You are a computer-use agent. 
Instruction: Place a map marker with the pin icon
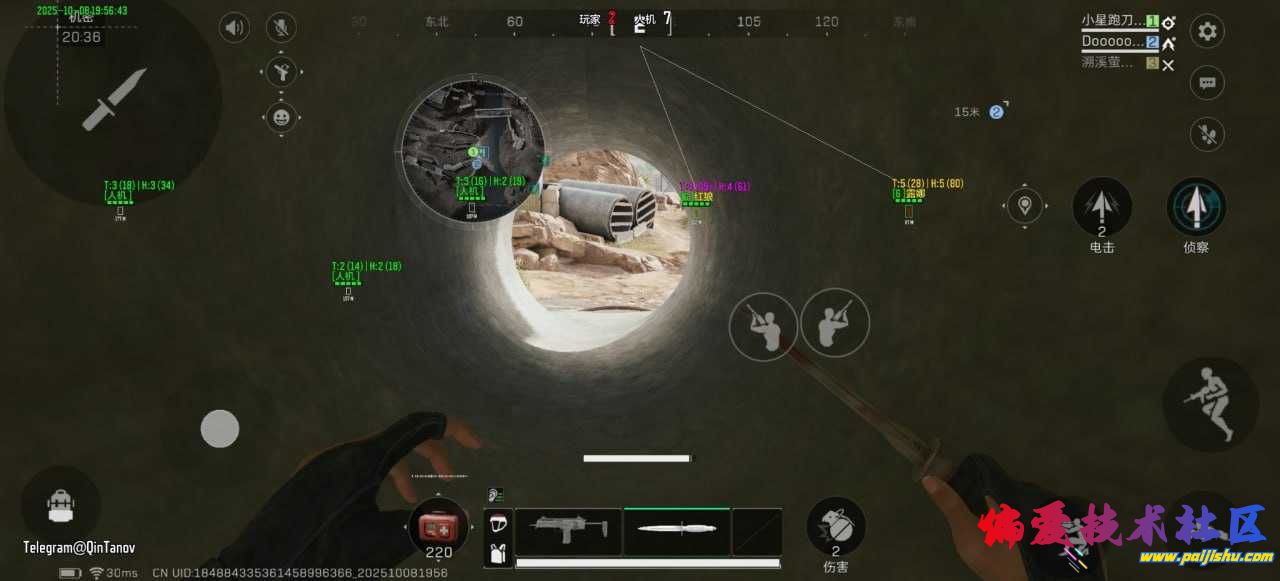tap(1024, 206)
